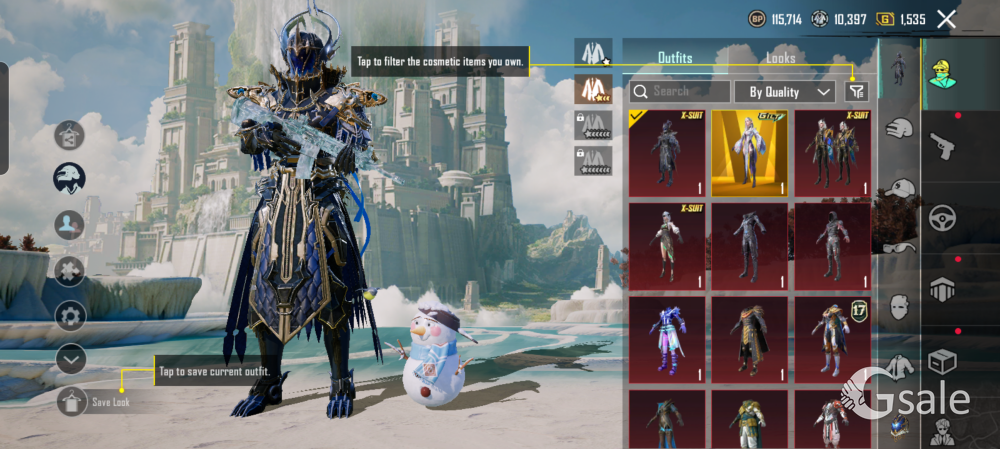
Task: Open the gear settings icon
Action: (70, 316)
